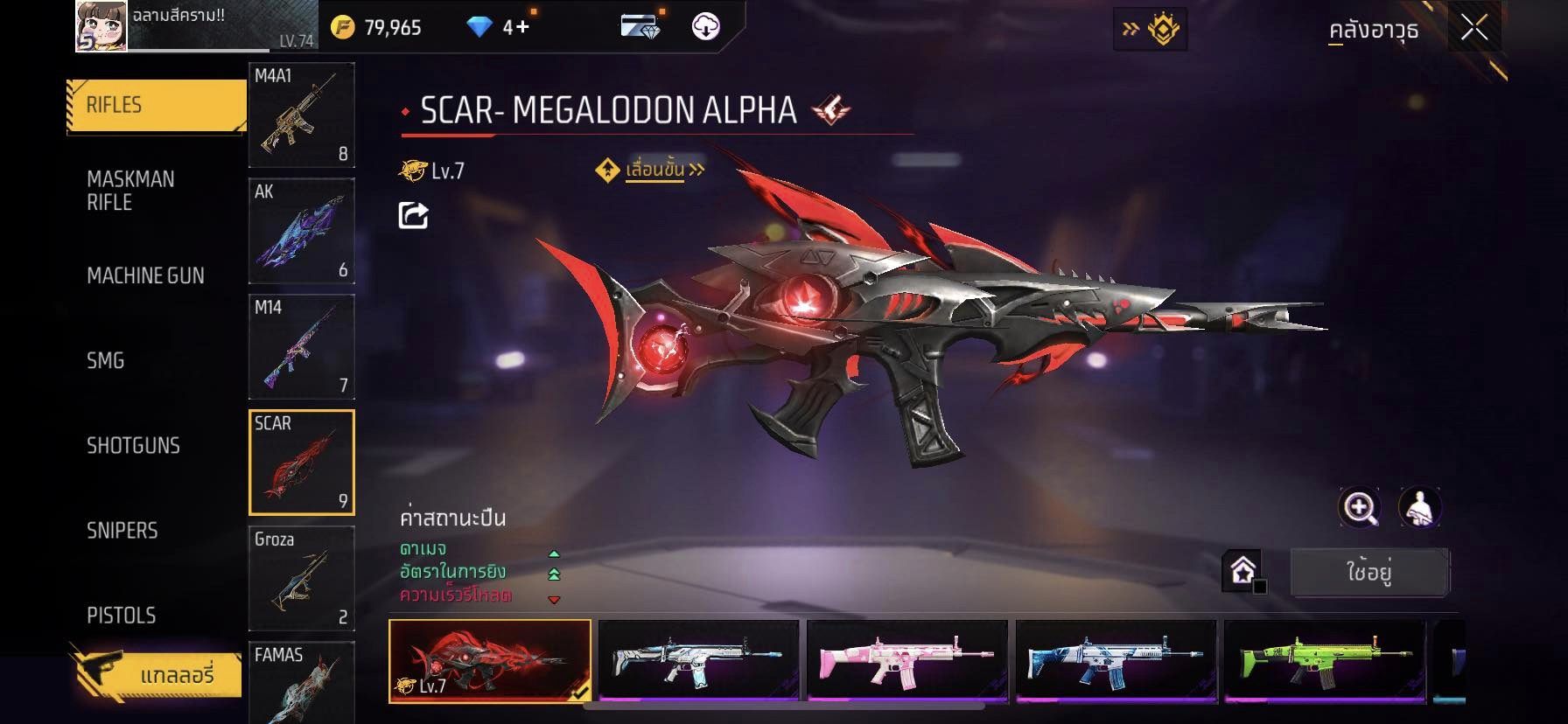
Task: Choose the AK weapon tile
Action: point(301,231)
